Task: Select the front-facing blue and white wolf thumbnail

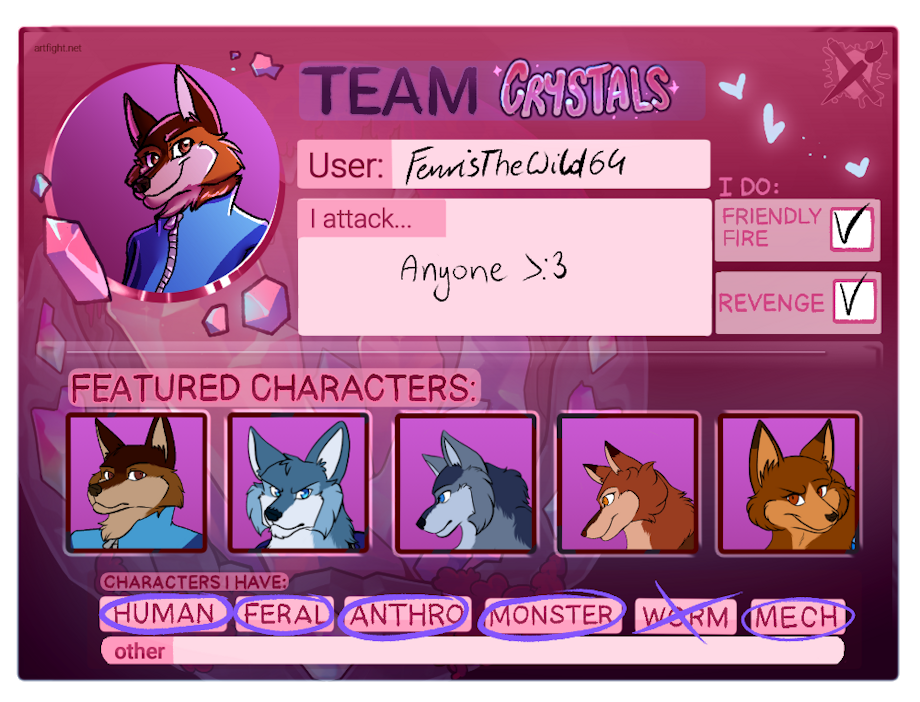Action: 299,482
